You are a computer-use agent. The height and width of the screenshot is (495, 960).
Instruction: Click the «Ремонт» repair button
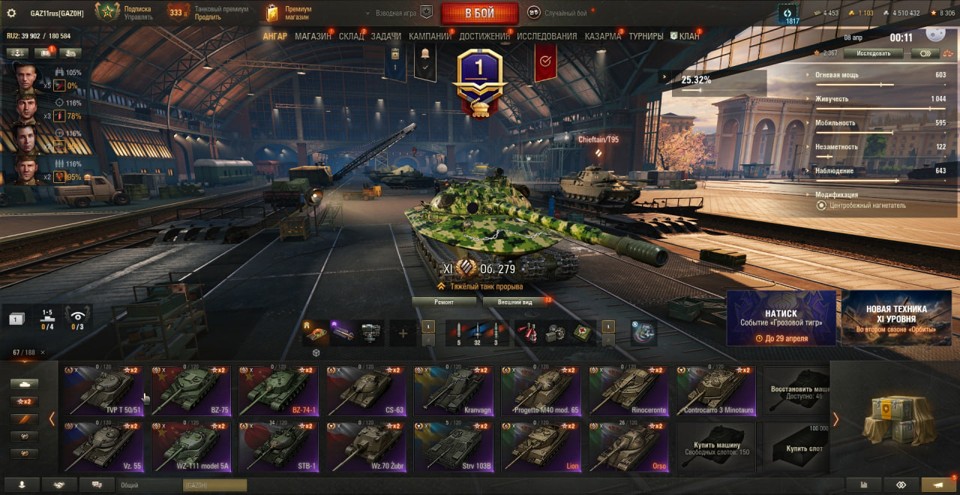click(443, 301)
